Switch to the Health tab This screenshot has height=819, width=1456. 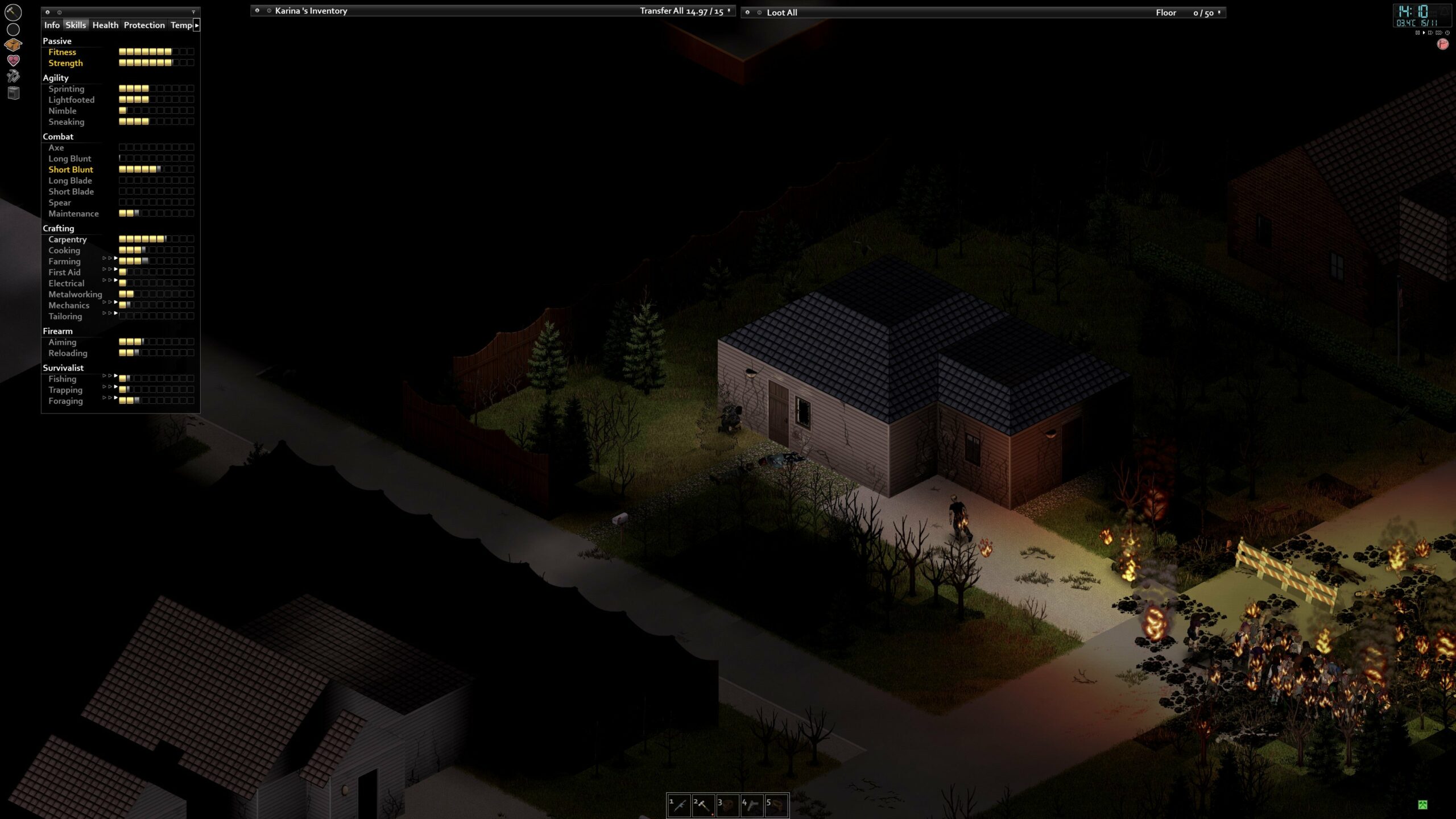pos(106,25)
